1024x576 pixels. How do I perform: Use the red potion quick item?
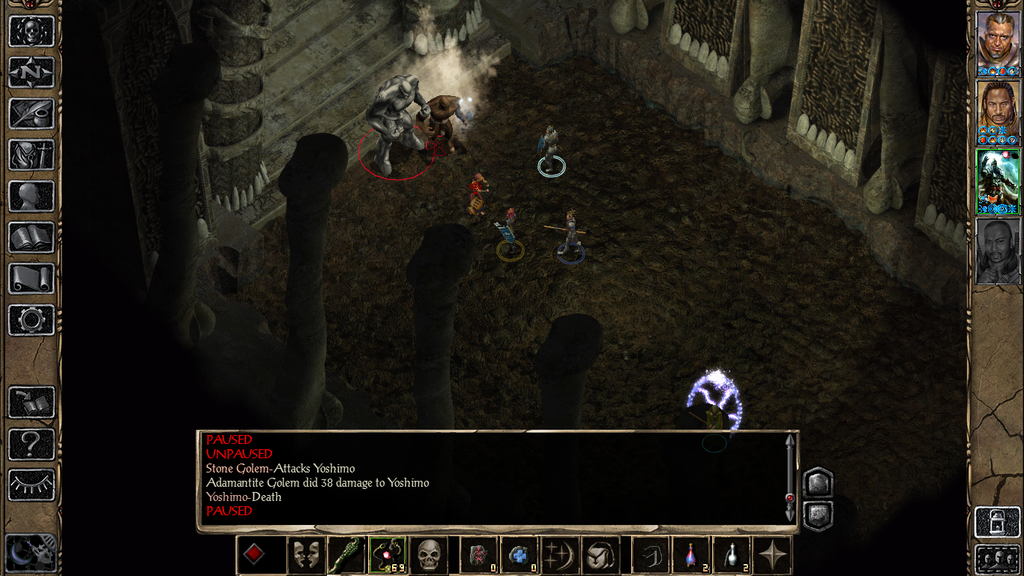(690, 555)
